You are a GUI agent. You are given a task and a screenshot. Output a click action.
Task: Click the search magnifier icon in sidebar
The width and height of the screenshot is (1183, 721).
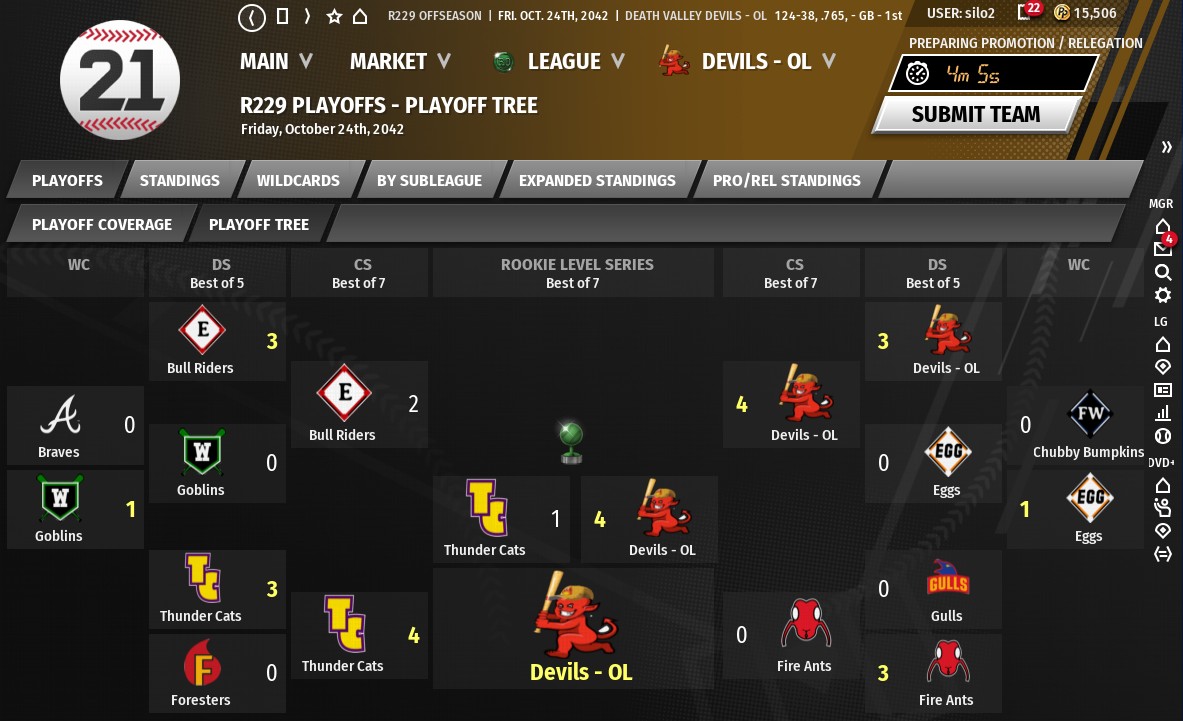[x=1162, y=272]
